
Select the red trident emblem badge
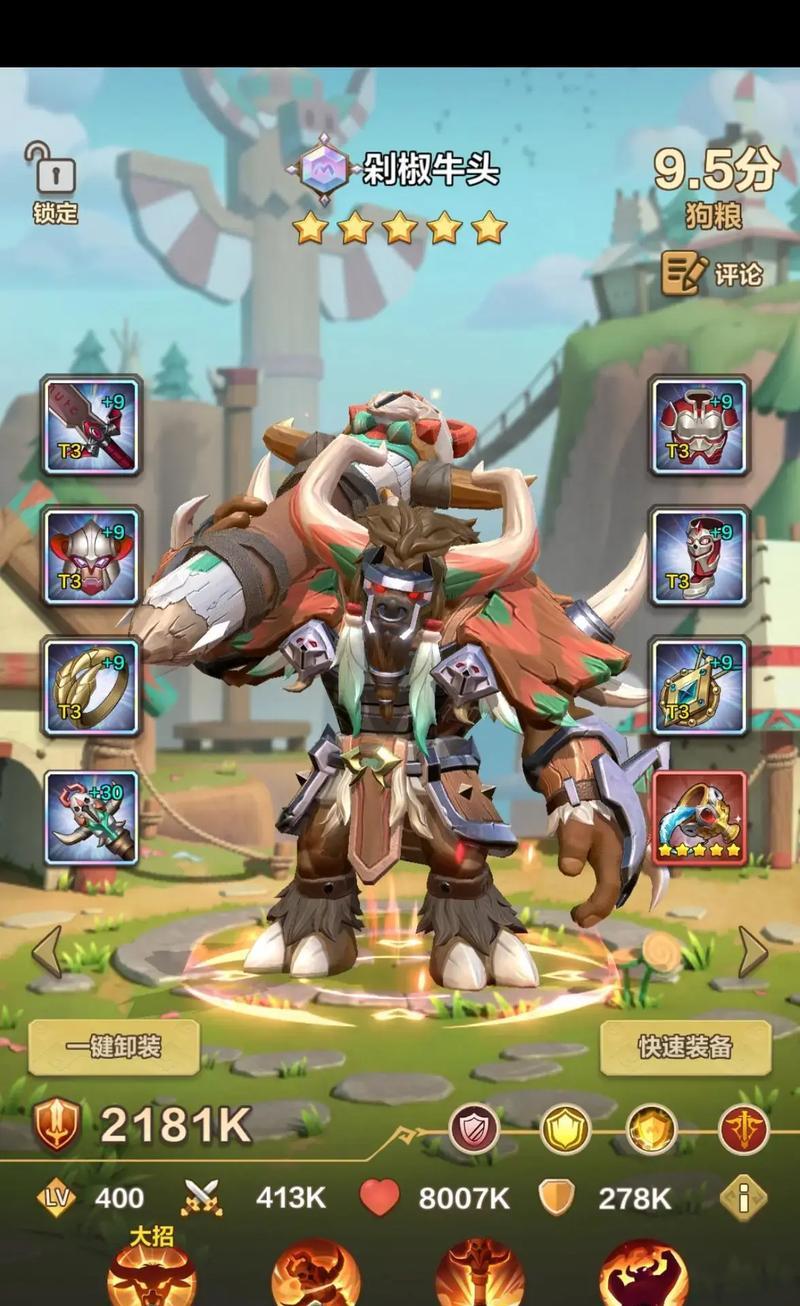pyautogui.click(x=744, y=1130)
